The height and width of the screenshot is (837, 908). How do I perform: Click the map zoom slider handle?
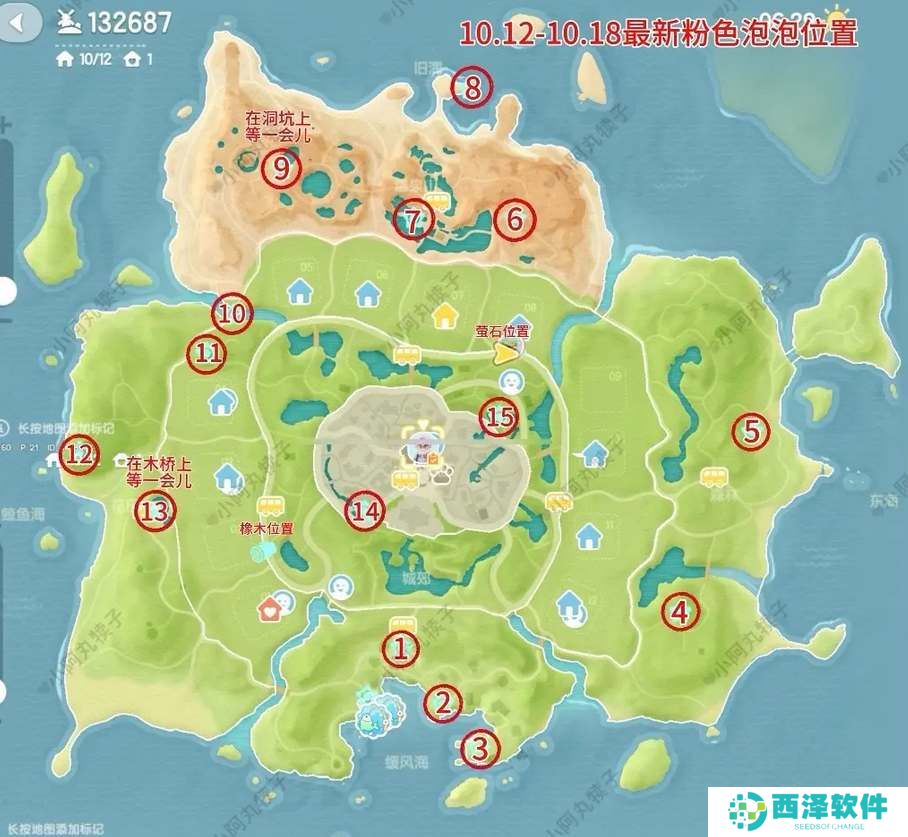pos(6,291)
